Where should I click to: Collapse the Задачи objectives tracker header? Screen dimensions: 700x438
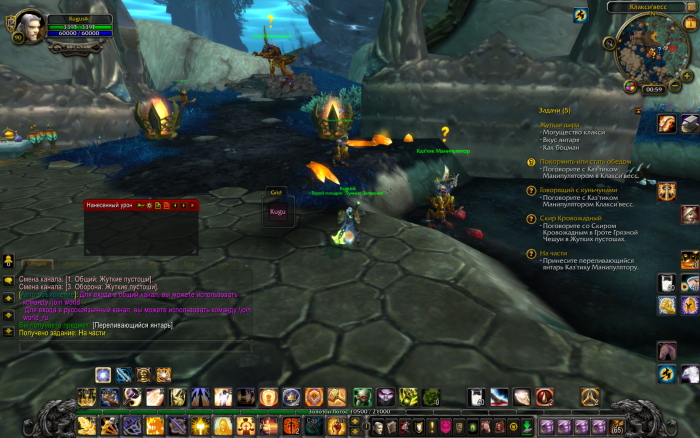coord(553,110)
